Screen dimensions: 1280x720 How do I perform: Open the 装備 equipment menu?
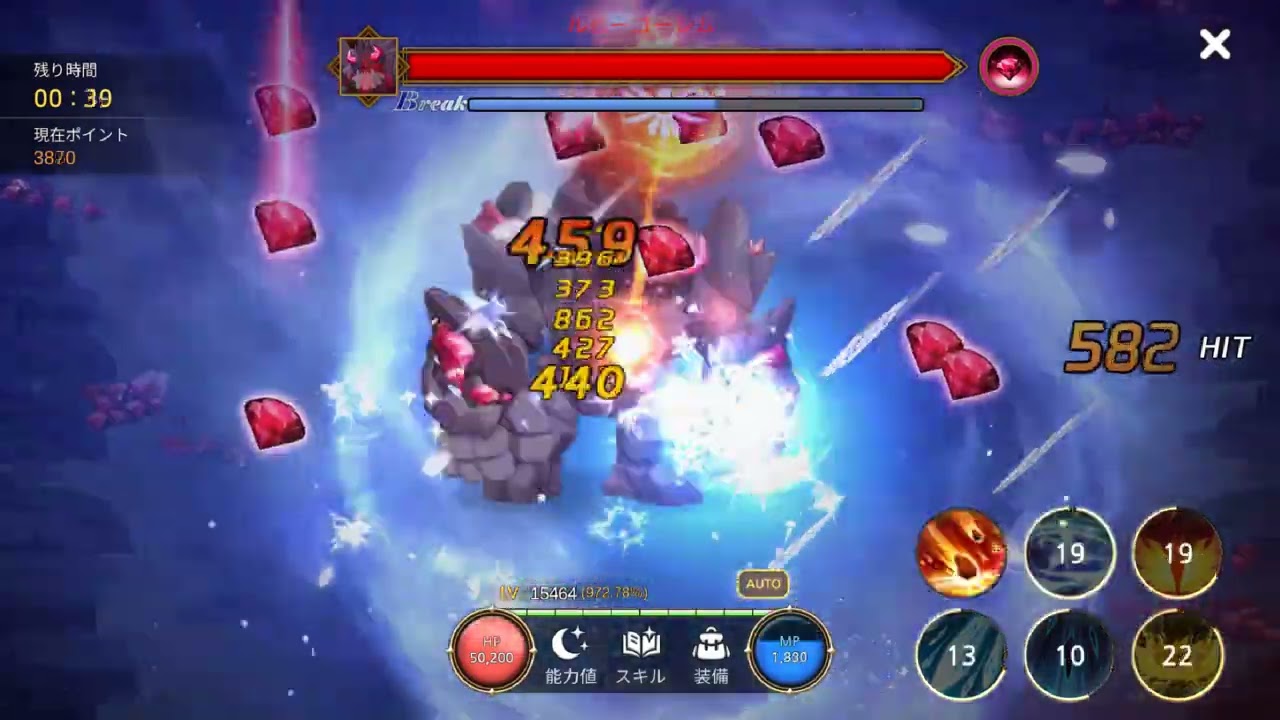tap(711, 655)
